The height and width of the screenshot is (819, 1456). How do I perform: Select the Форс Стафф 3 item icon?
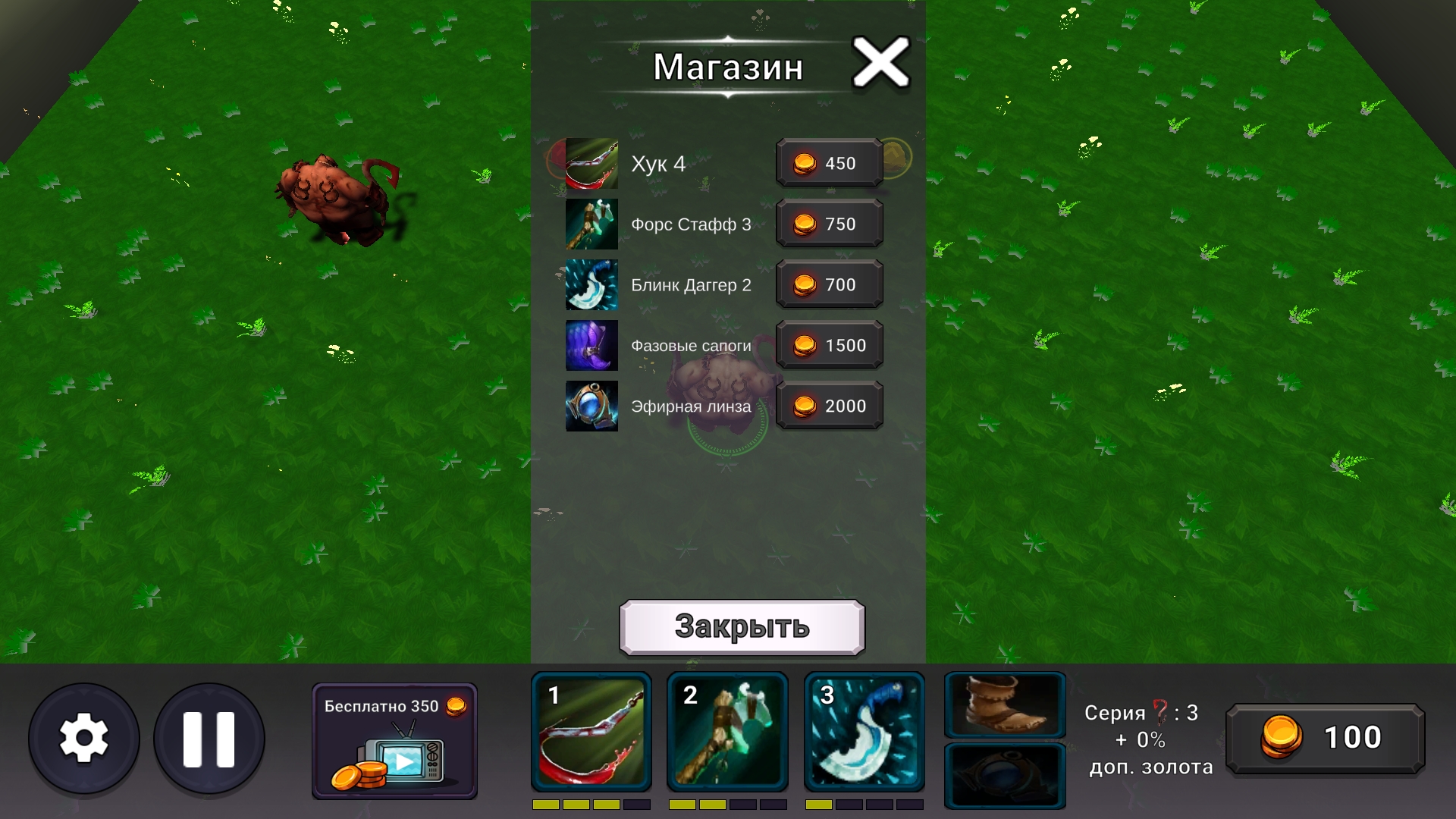(x=591, y=224)
